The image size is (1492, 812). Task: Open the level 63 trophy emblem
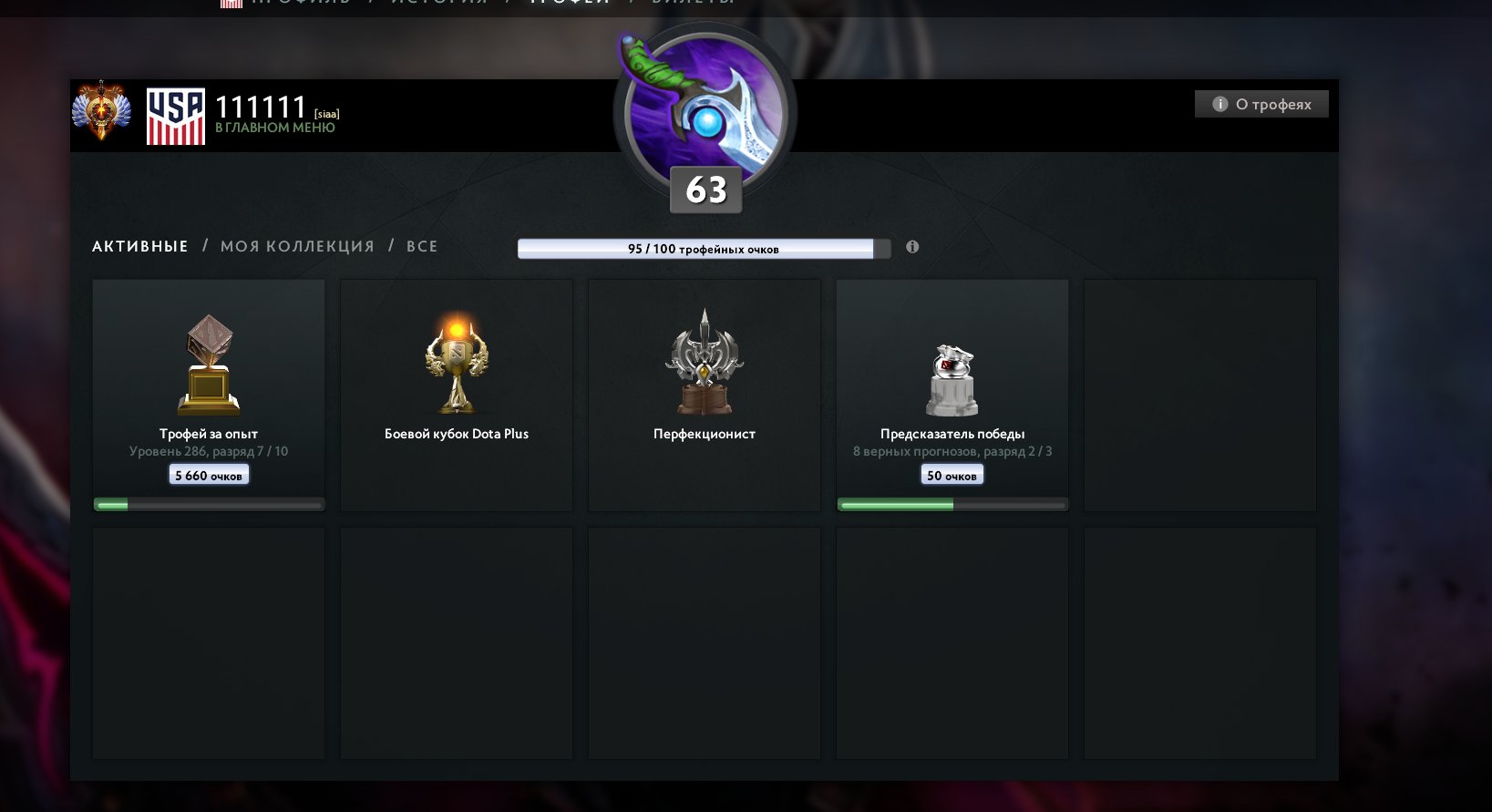706,109
